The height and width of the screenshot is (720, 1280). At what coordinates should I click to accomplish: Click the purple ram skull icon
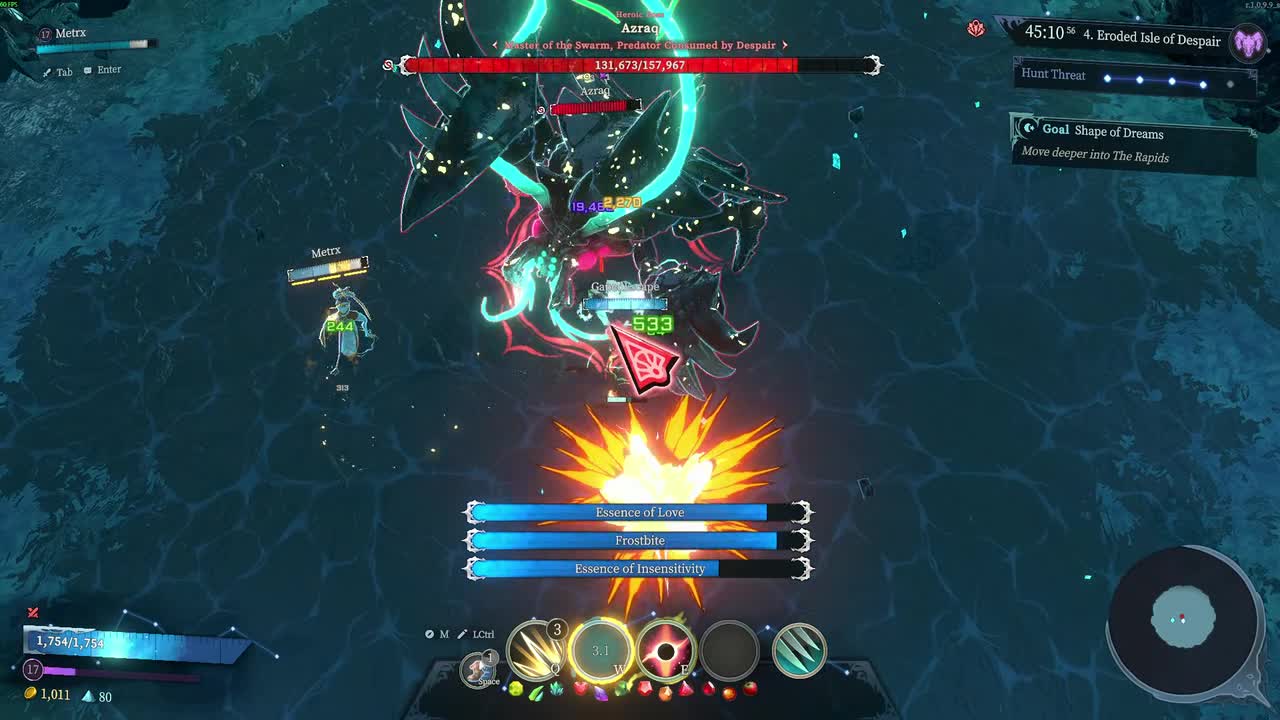[1248, 42]
